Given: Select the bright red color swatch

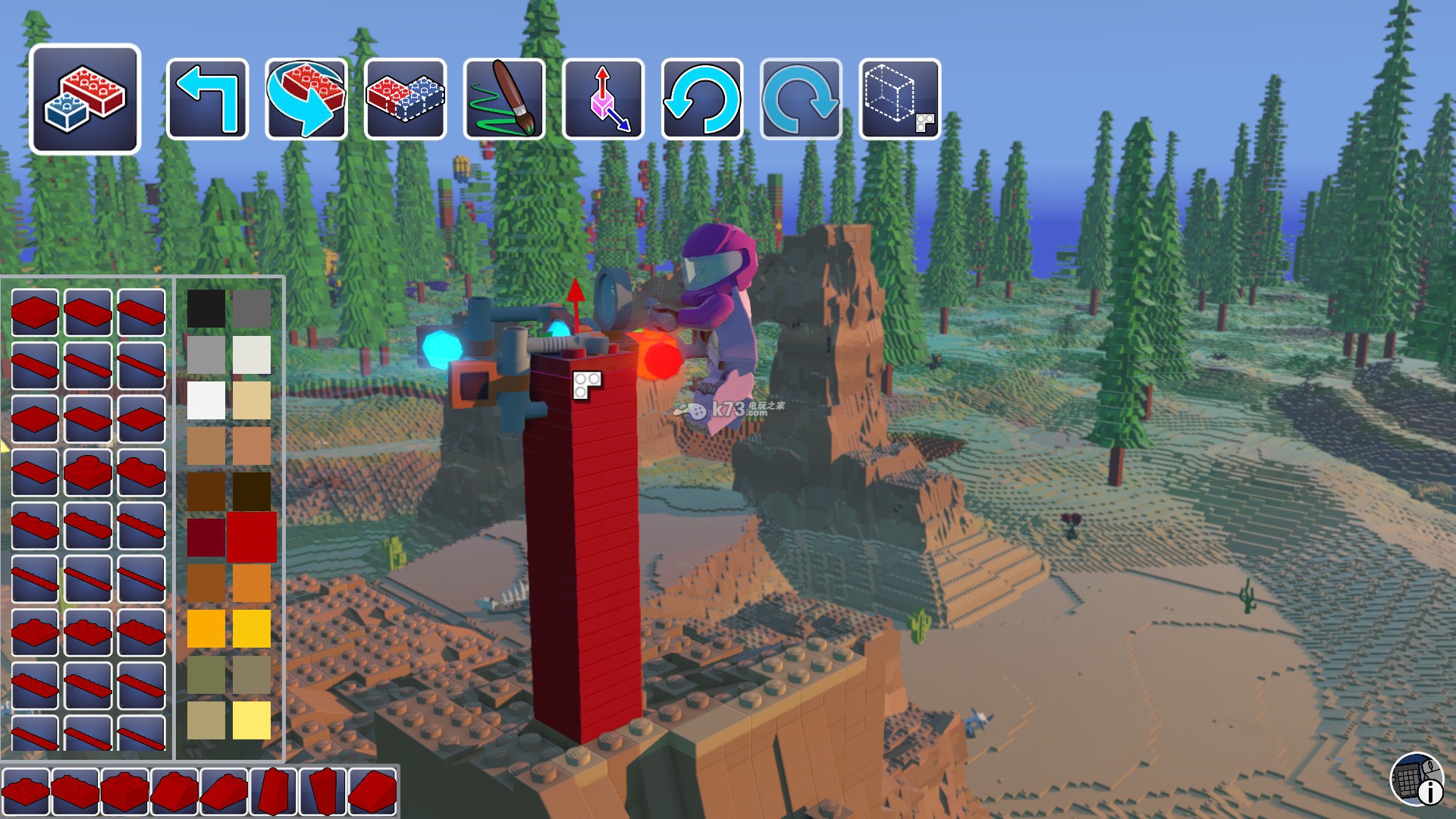Looking at the screenshot, I should pos(252,537).
